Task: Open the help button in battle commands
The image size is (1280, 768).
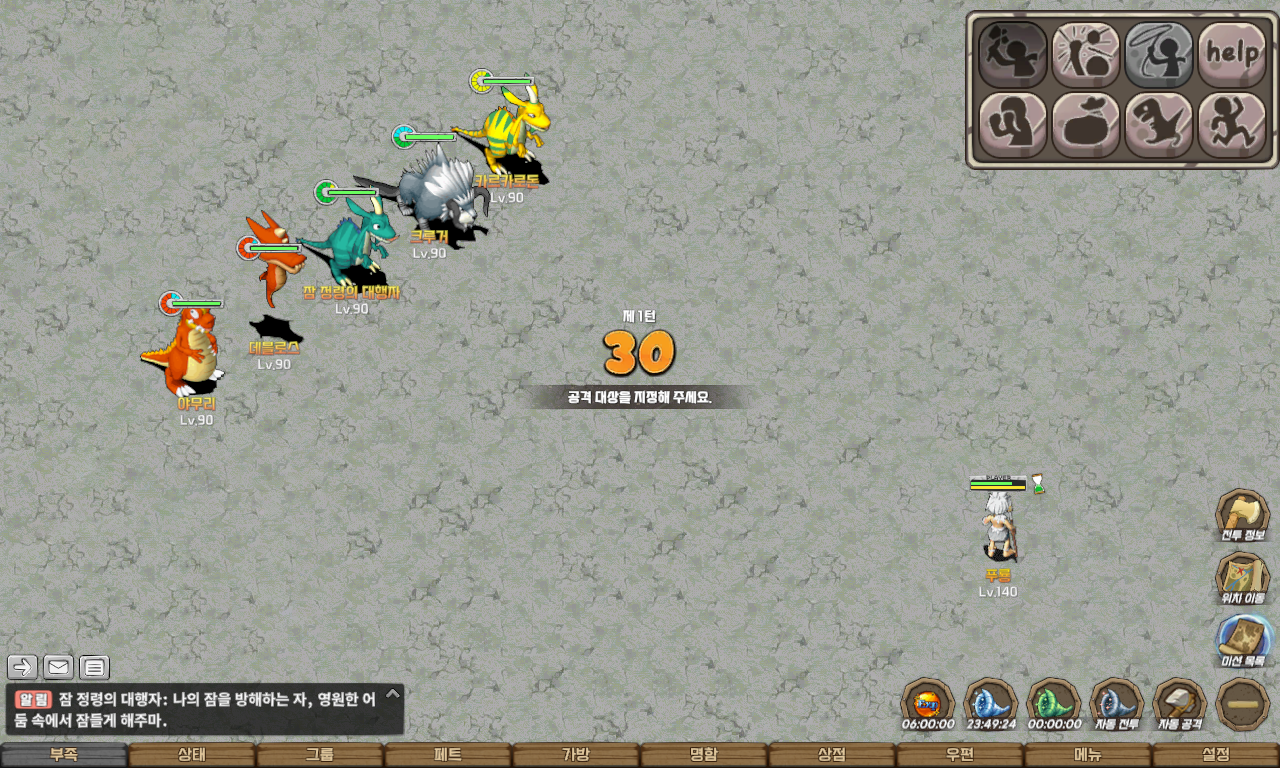Action: point(1232,54)
